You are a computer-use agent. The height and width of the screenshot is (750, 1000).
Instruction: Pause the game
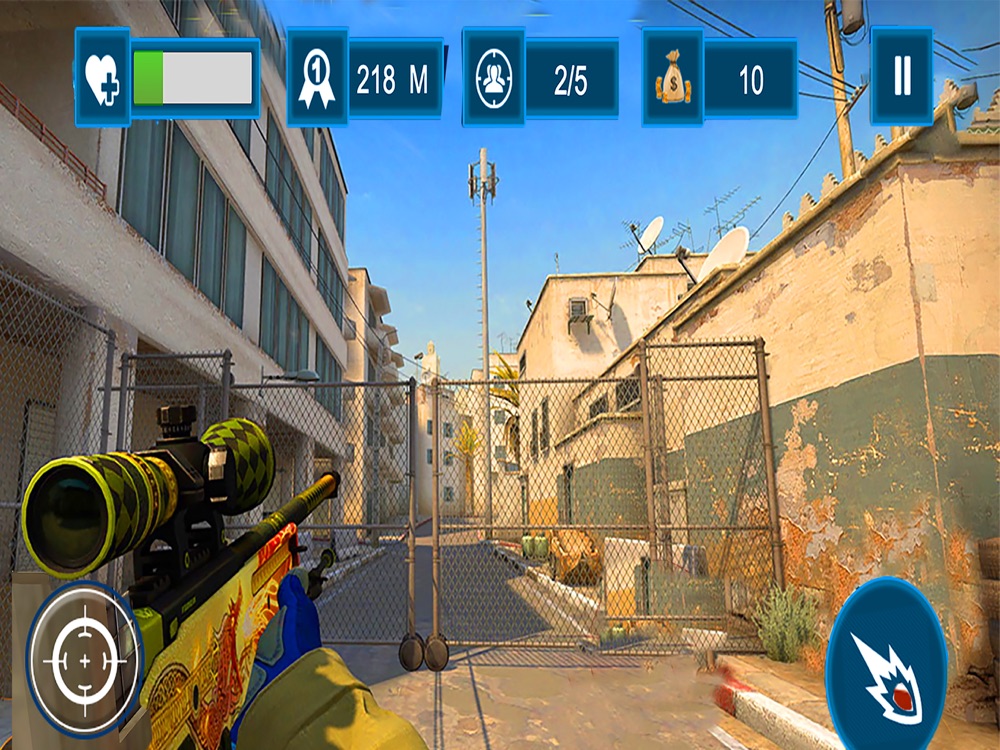click(902, 77)
